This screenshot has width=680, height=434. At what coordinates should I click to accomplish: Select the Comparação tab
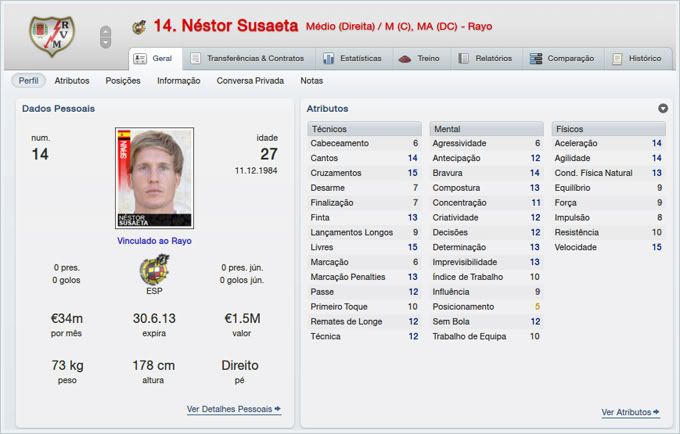coord(561,58)
